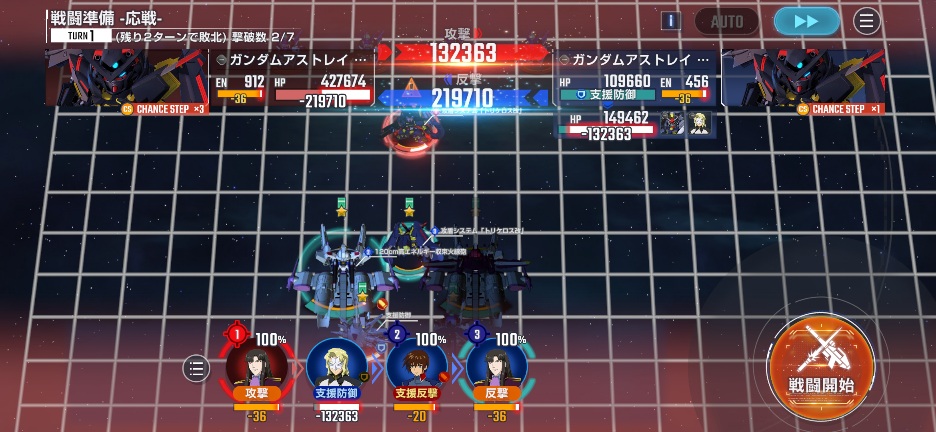Show battle info with the i icon
The width and height of the screenshot is (936, 432).
[x=671, y=21]
